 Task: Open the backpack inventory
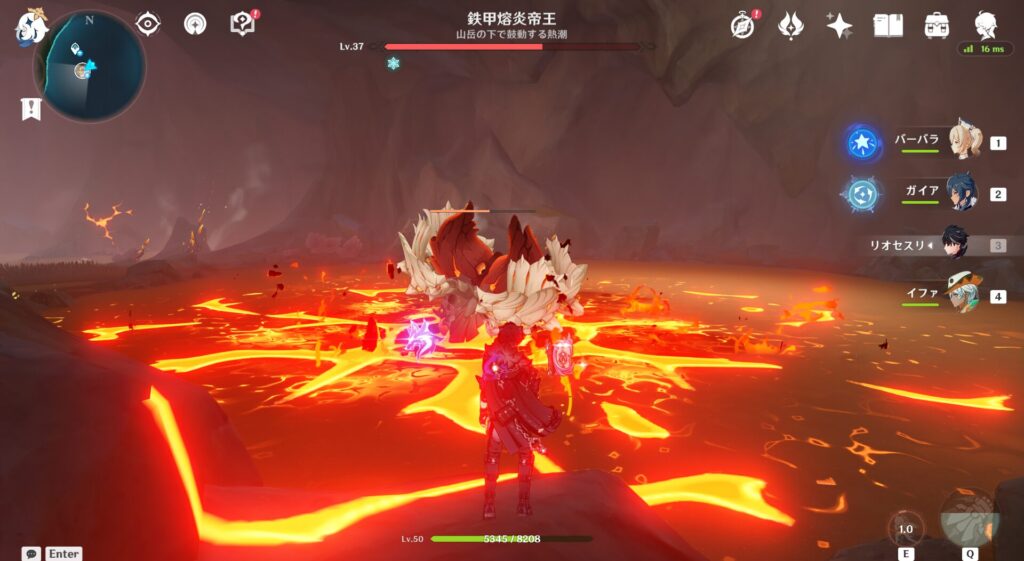click(x=937, y=25)
